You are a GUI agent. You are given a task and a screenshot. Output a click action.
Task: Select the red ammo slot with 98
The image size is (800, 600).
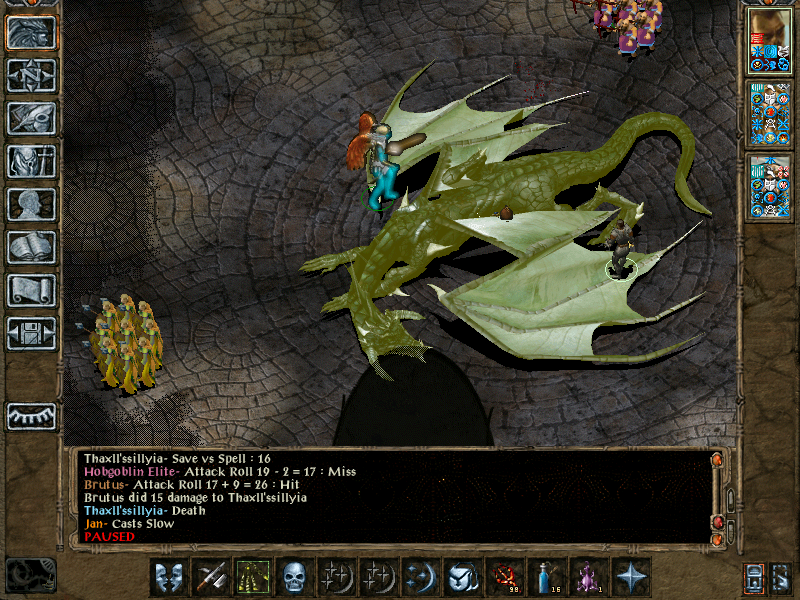504,576
